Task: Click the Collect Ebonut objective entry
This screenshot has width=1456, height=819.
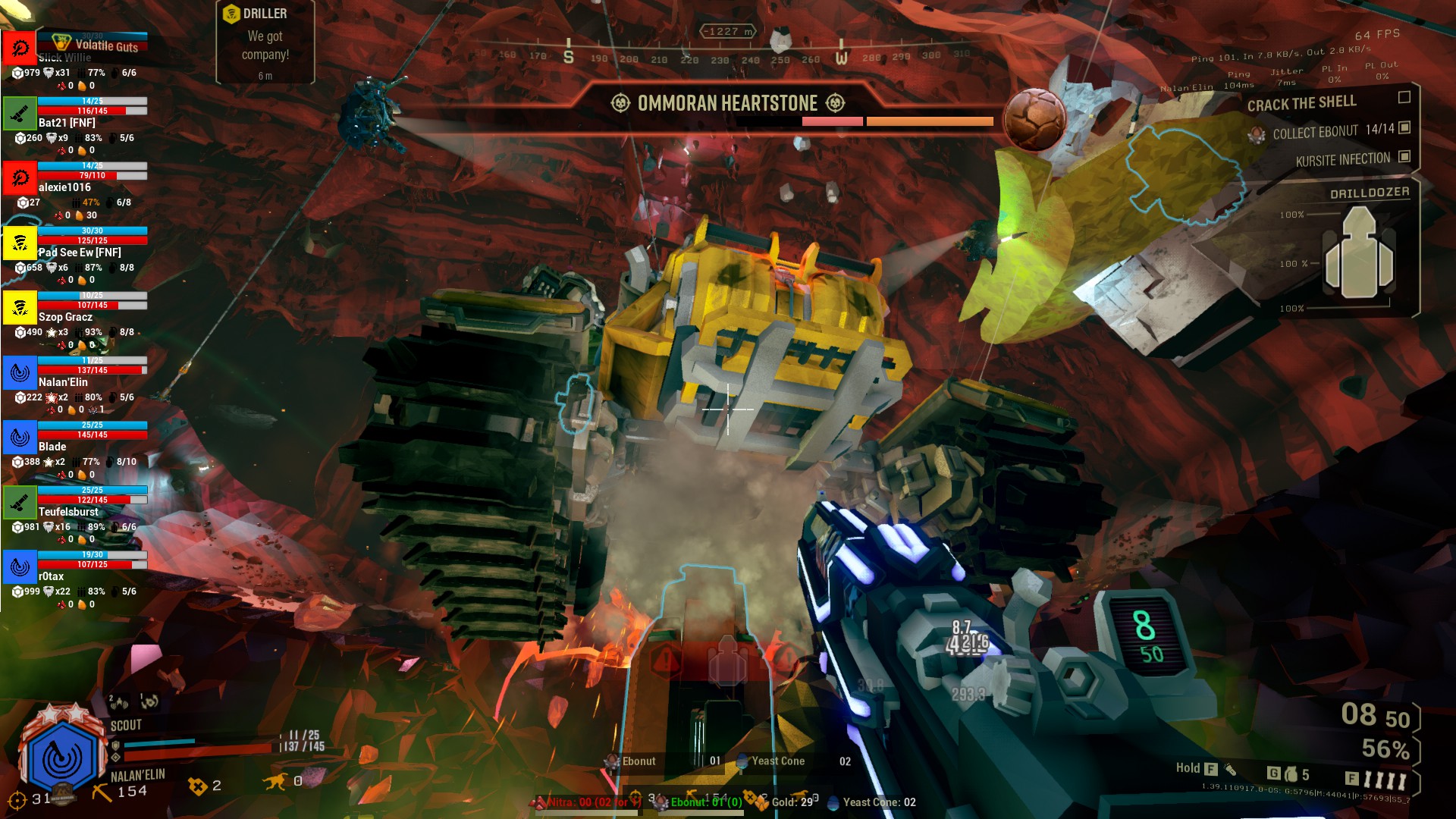Action: (1333, 132)
